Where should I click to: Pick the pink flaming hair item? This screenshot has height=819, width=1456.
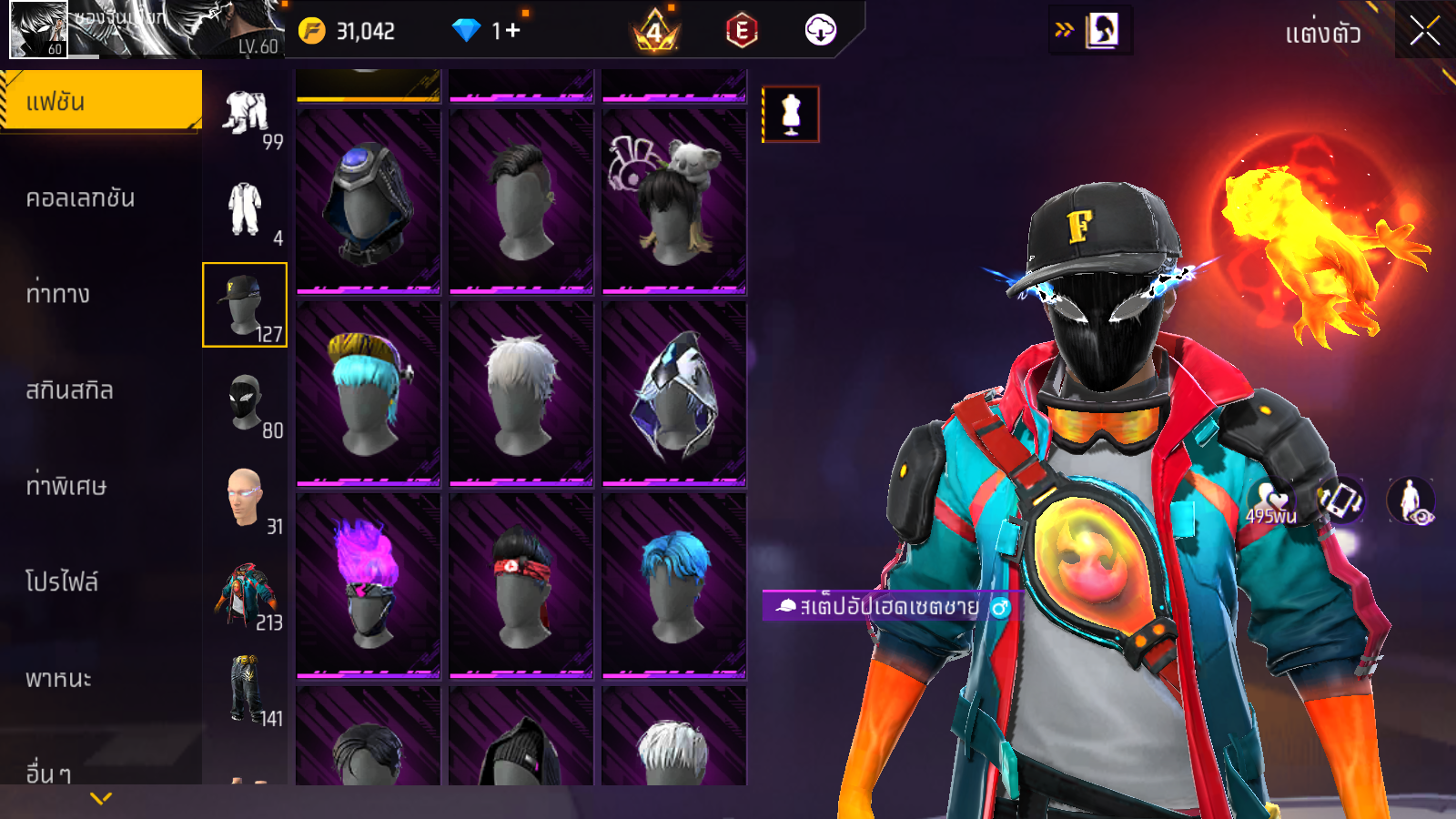(369, 584)
